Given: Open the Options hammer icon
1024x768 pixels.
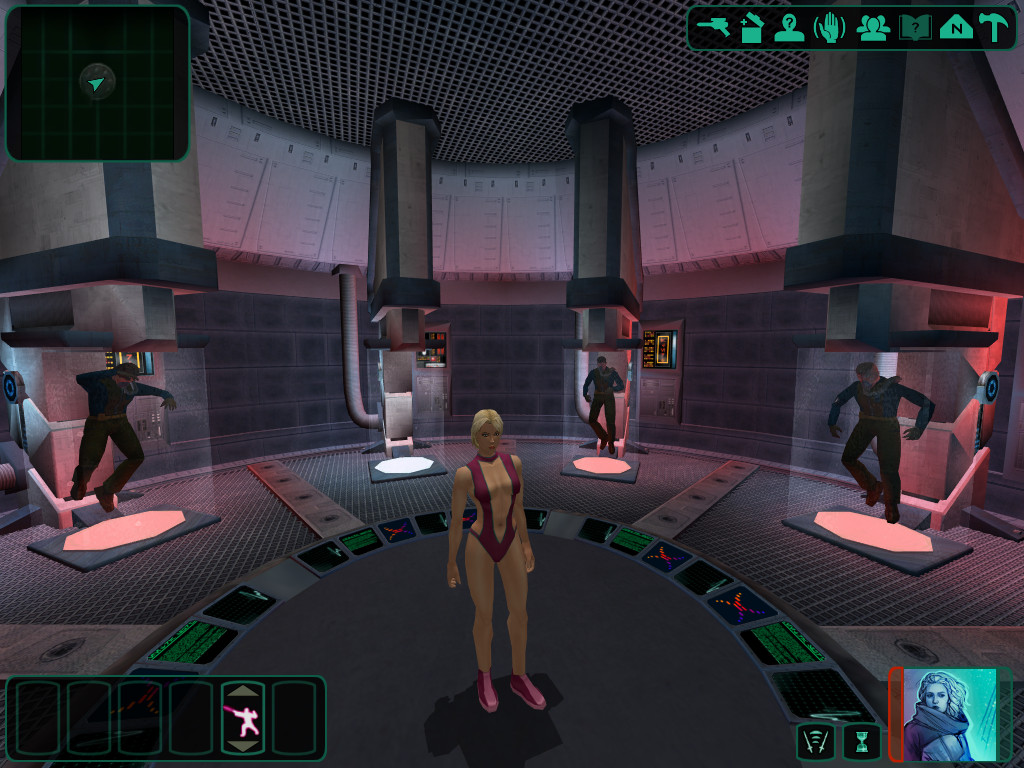Looking at the screenshot, I should (993, 28).
